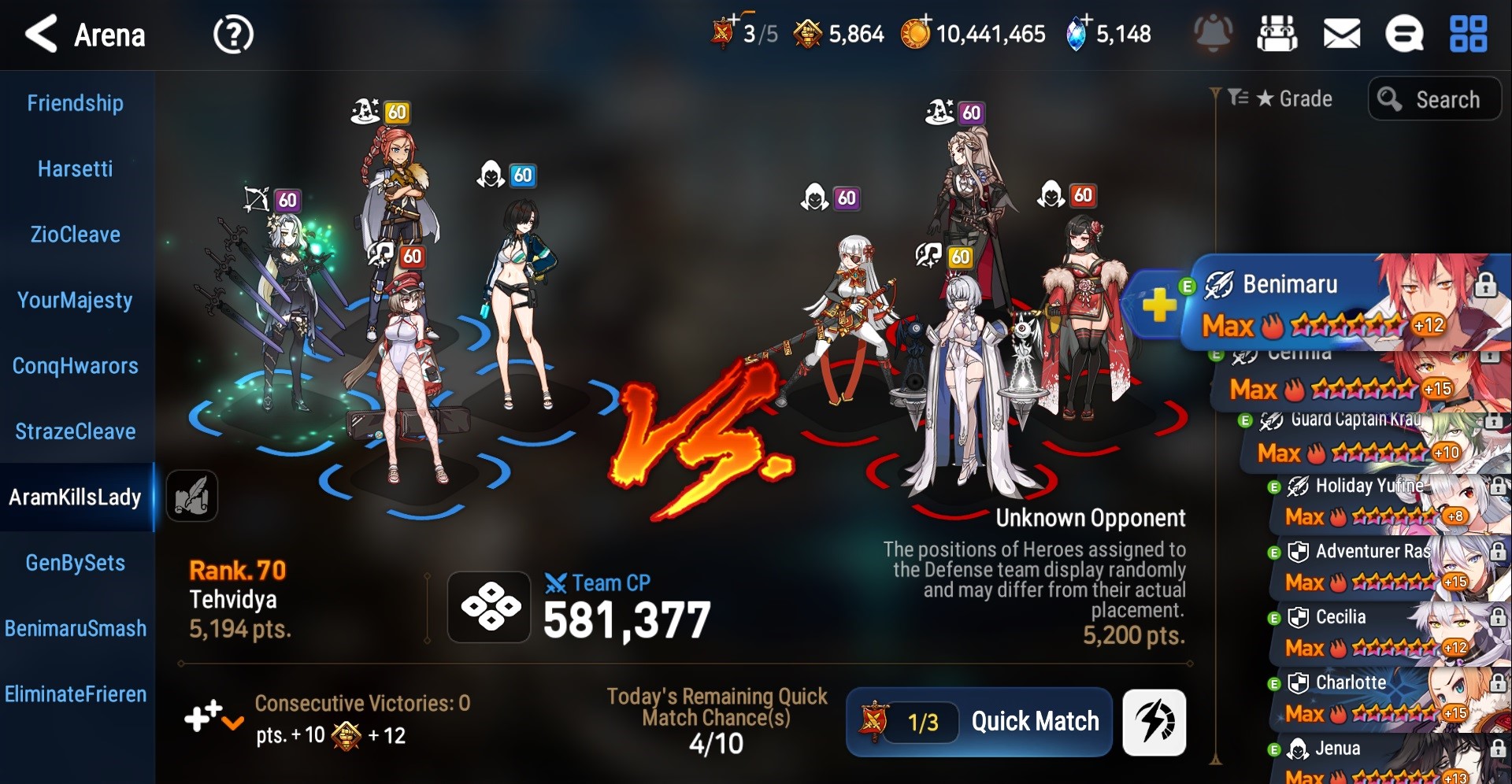Go back from the Arena screen
Image resolution: width=1512 pixels, height=784 pixels.
pos(41,35)
